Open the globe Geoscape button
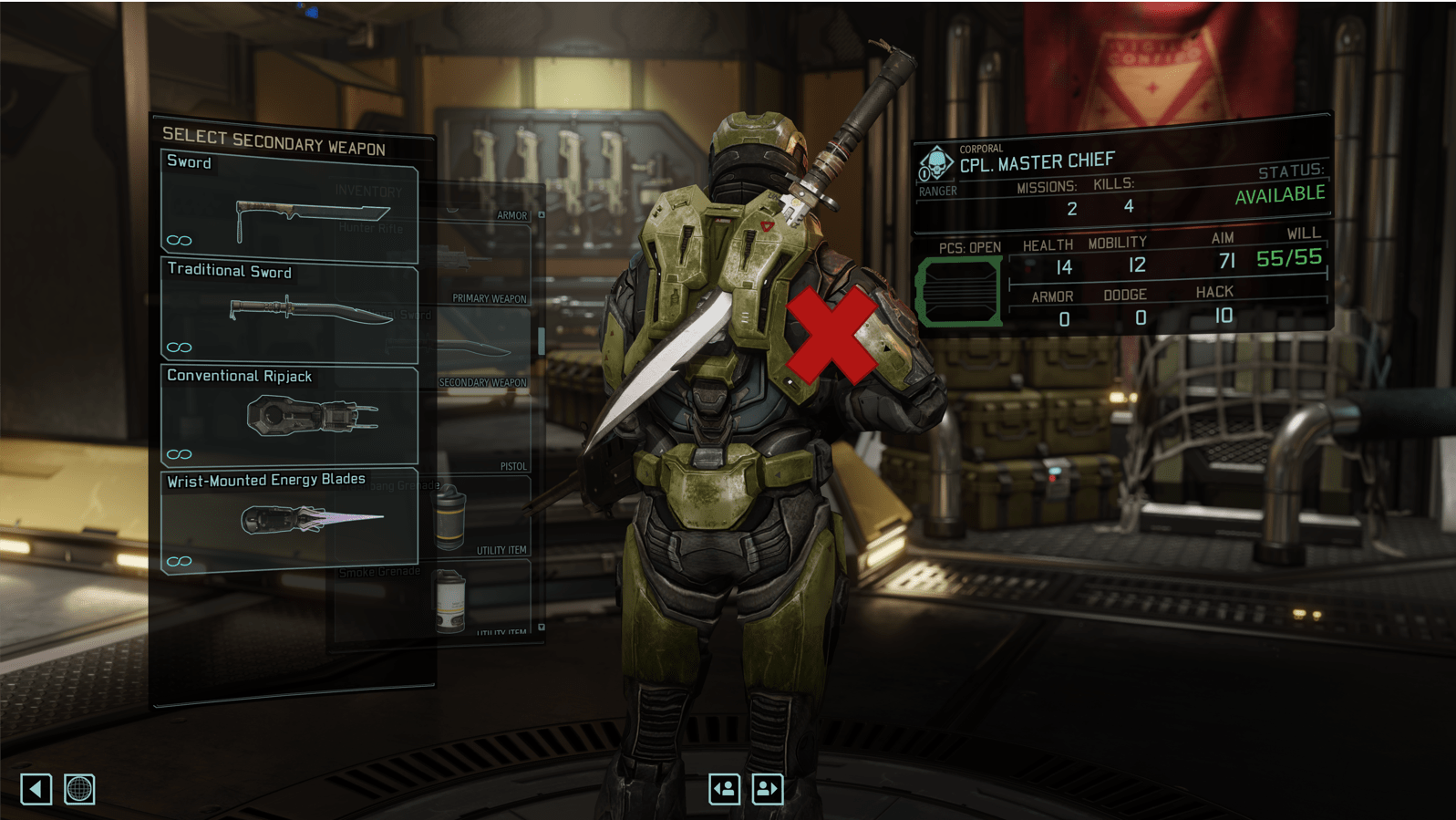Screen dimensions: 1456x820 79,789
